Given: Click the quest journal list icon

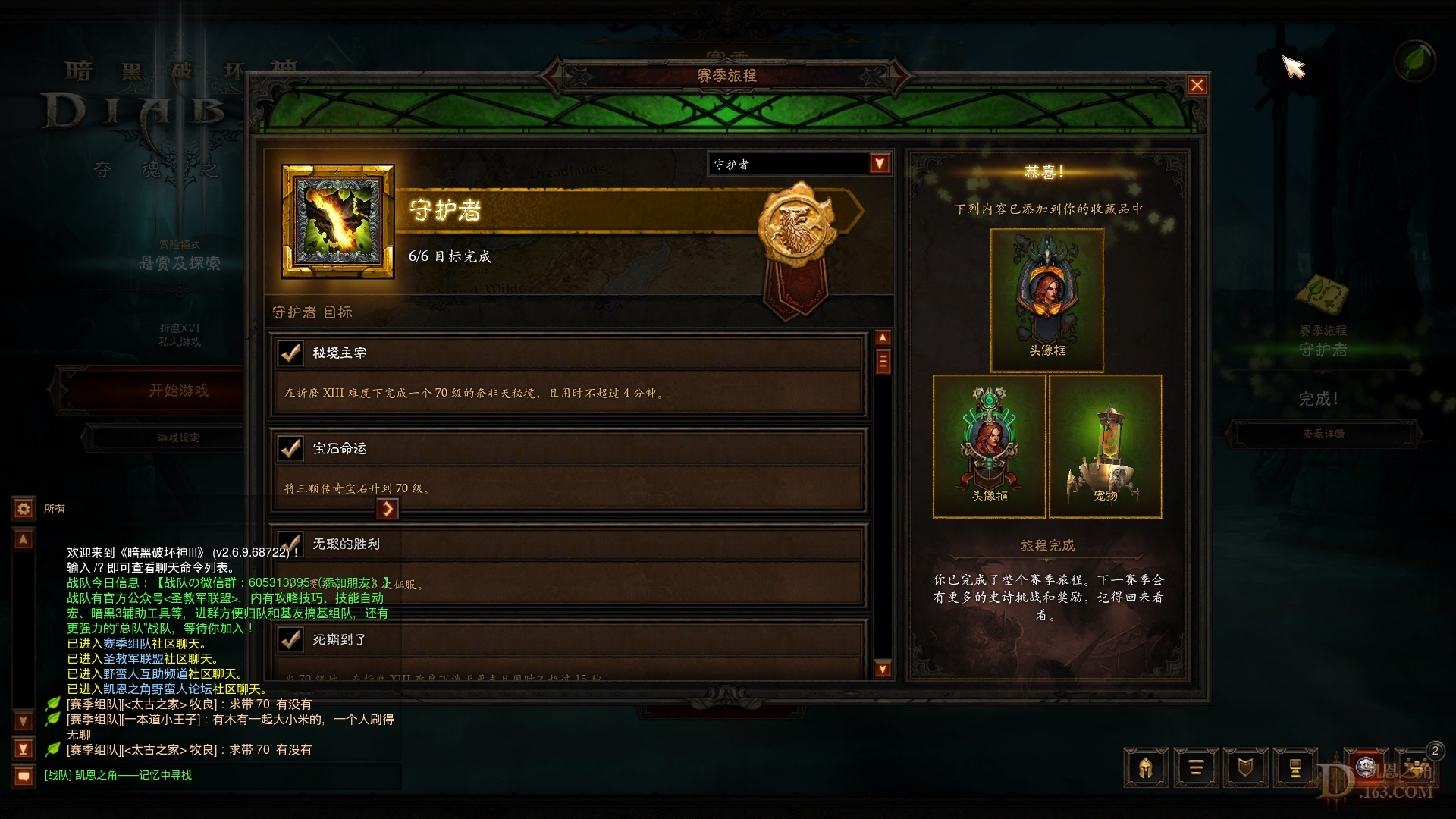Looking at the screenshot, I should tap(1196, 767).
